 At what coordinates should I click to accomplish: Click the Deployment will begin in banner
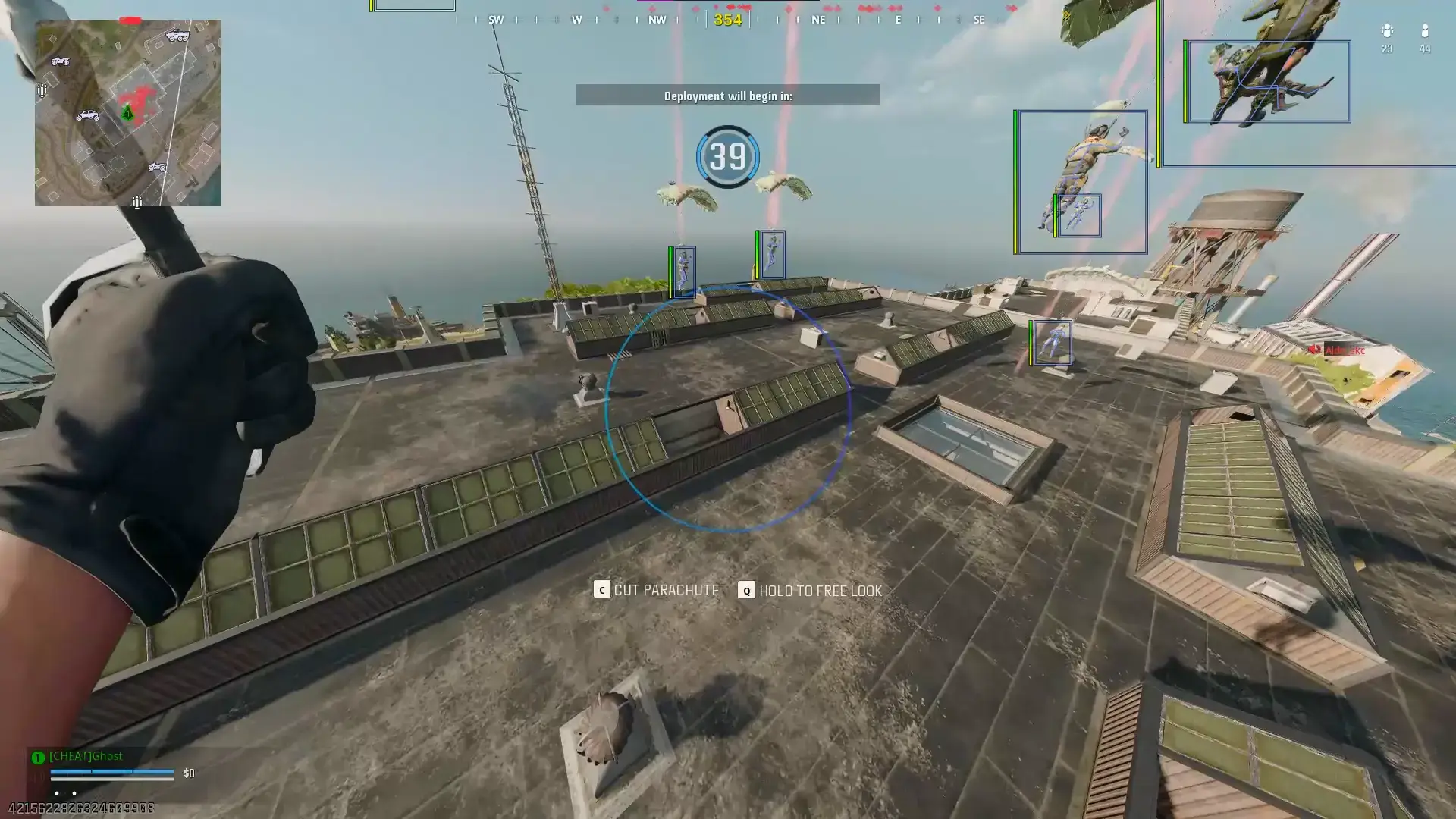tap(728, 95)
